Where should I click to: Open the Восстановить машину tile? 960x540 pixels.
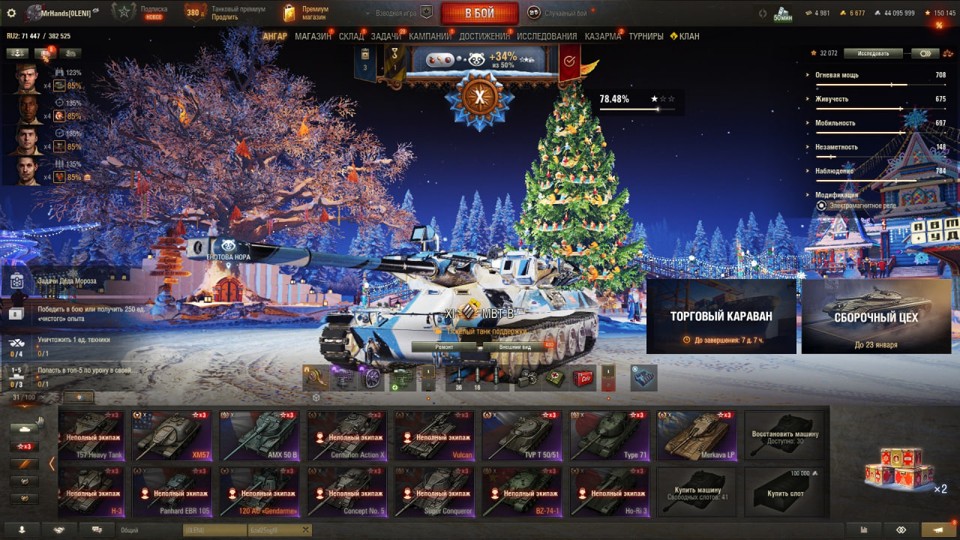784,435
